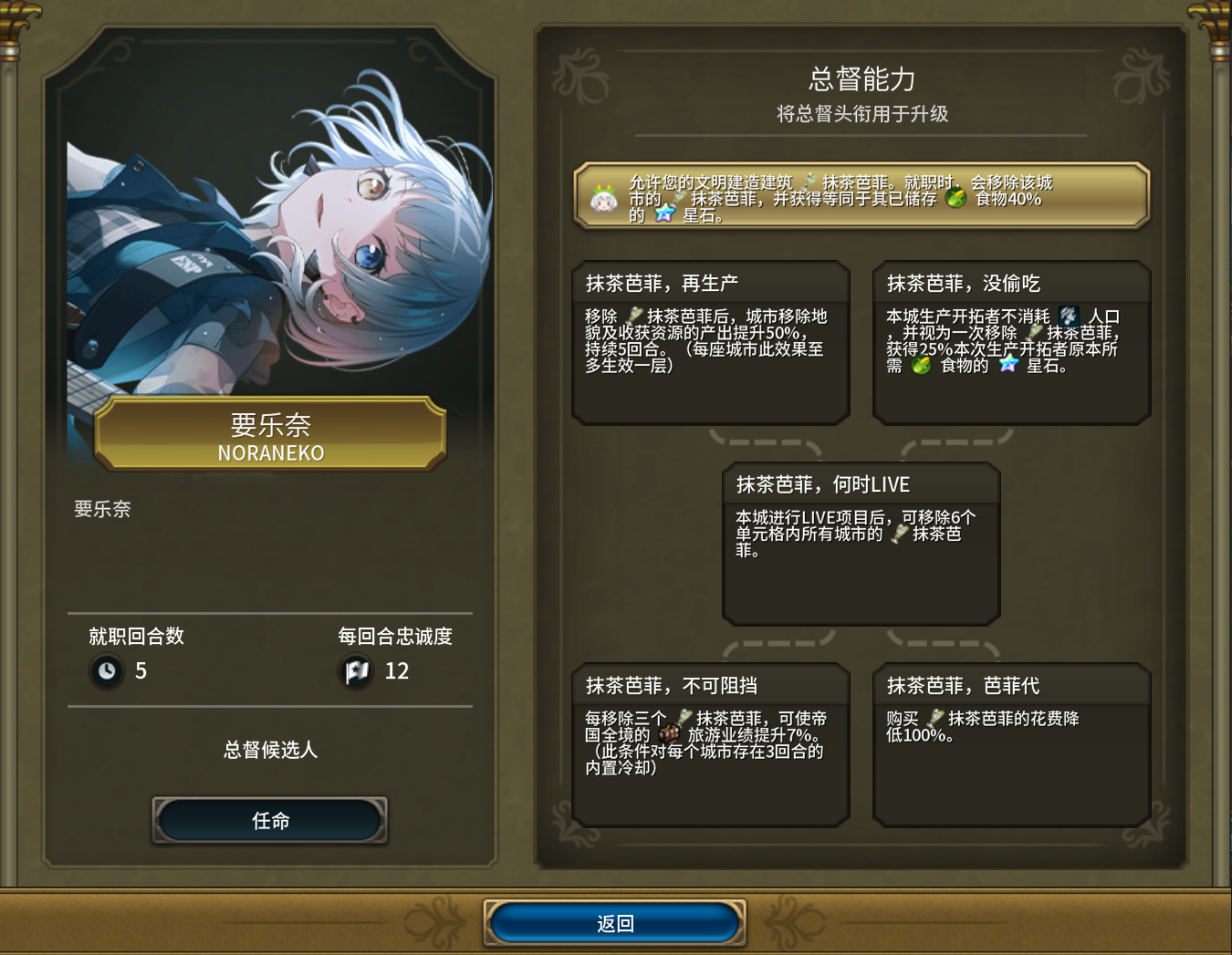Pick the 抹茶芭菲，何时LIVE promotion
The width and height of the screenshot is (1232, 955).
point(861,544)
